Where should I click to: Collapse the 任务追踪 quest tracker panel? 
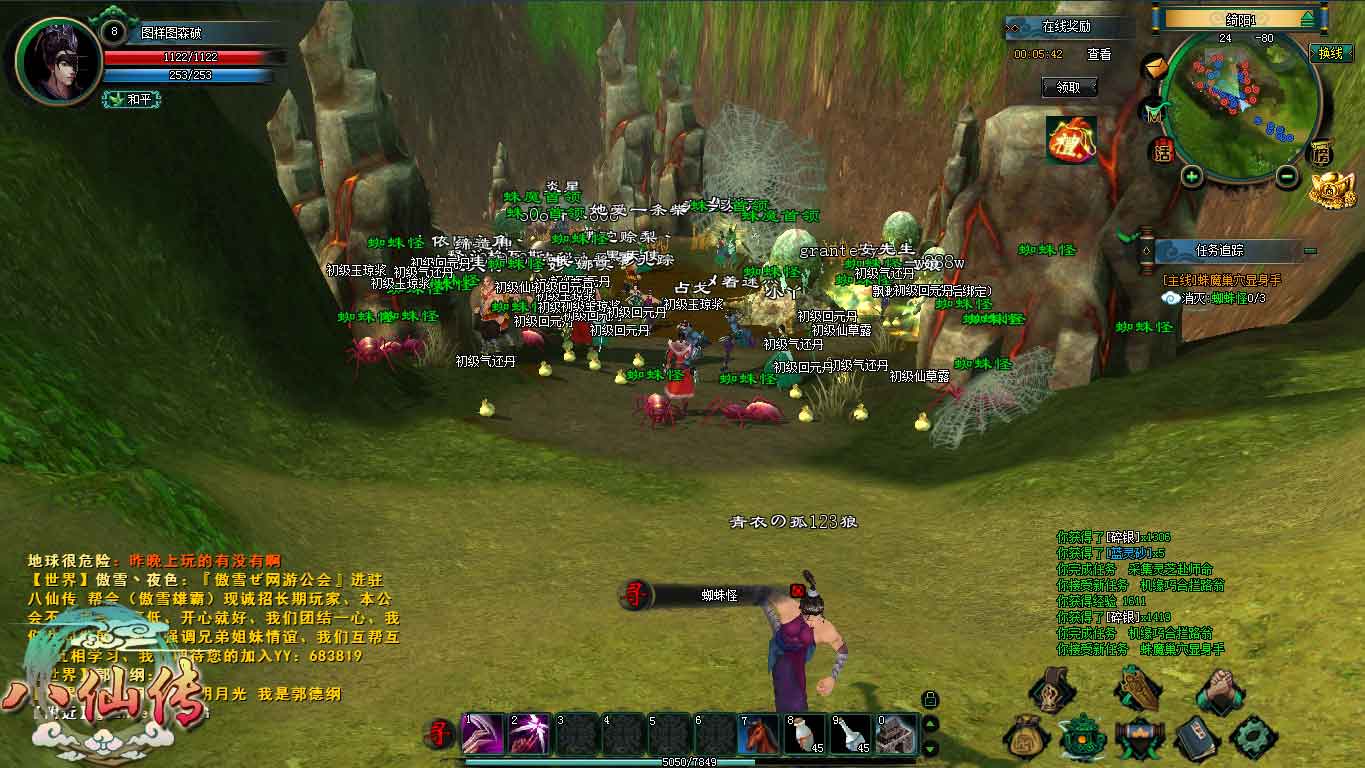(1310, 250)
